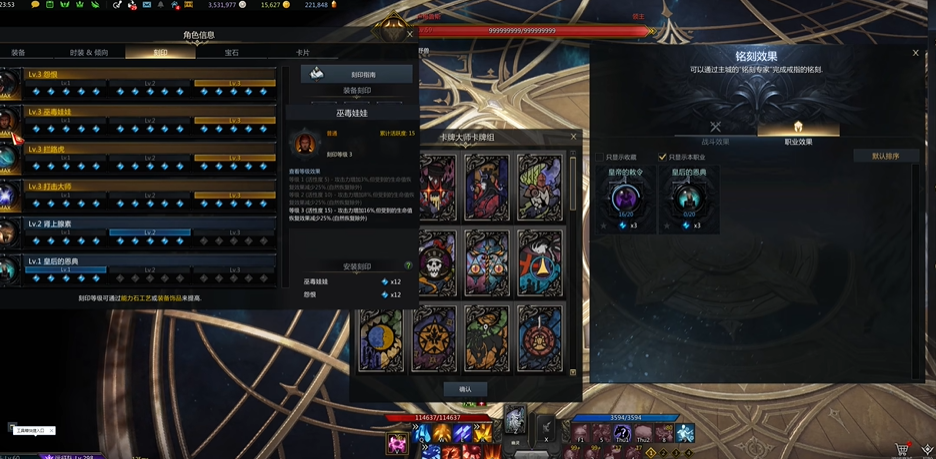Close the 卡牌大师卡牌组 card window
This screenshot has height=459, width=936.
573,136
